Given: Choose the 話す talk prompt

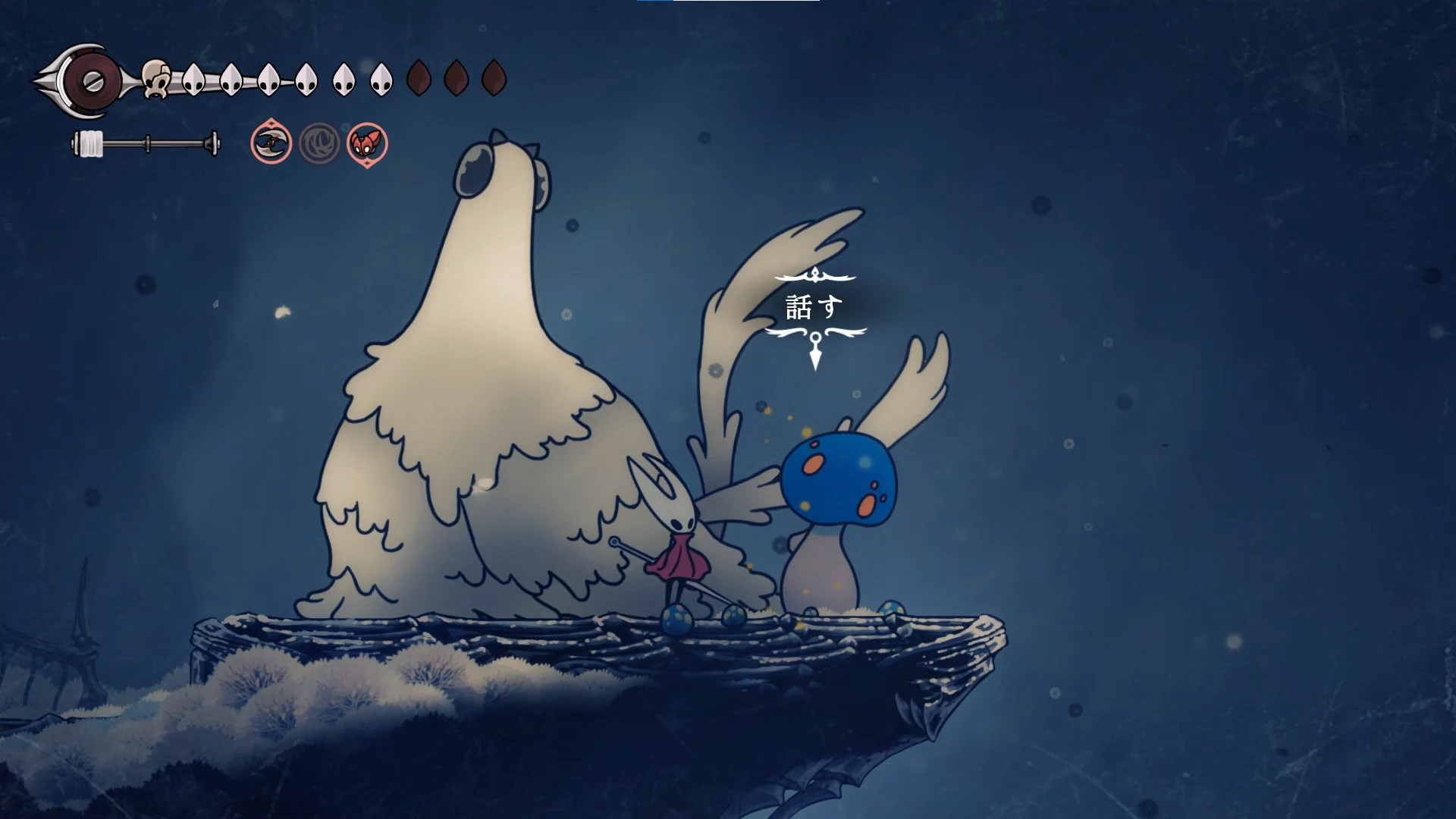Looking at the screenshot, I should pyautogui.click(x=814, y=307).
